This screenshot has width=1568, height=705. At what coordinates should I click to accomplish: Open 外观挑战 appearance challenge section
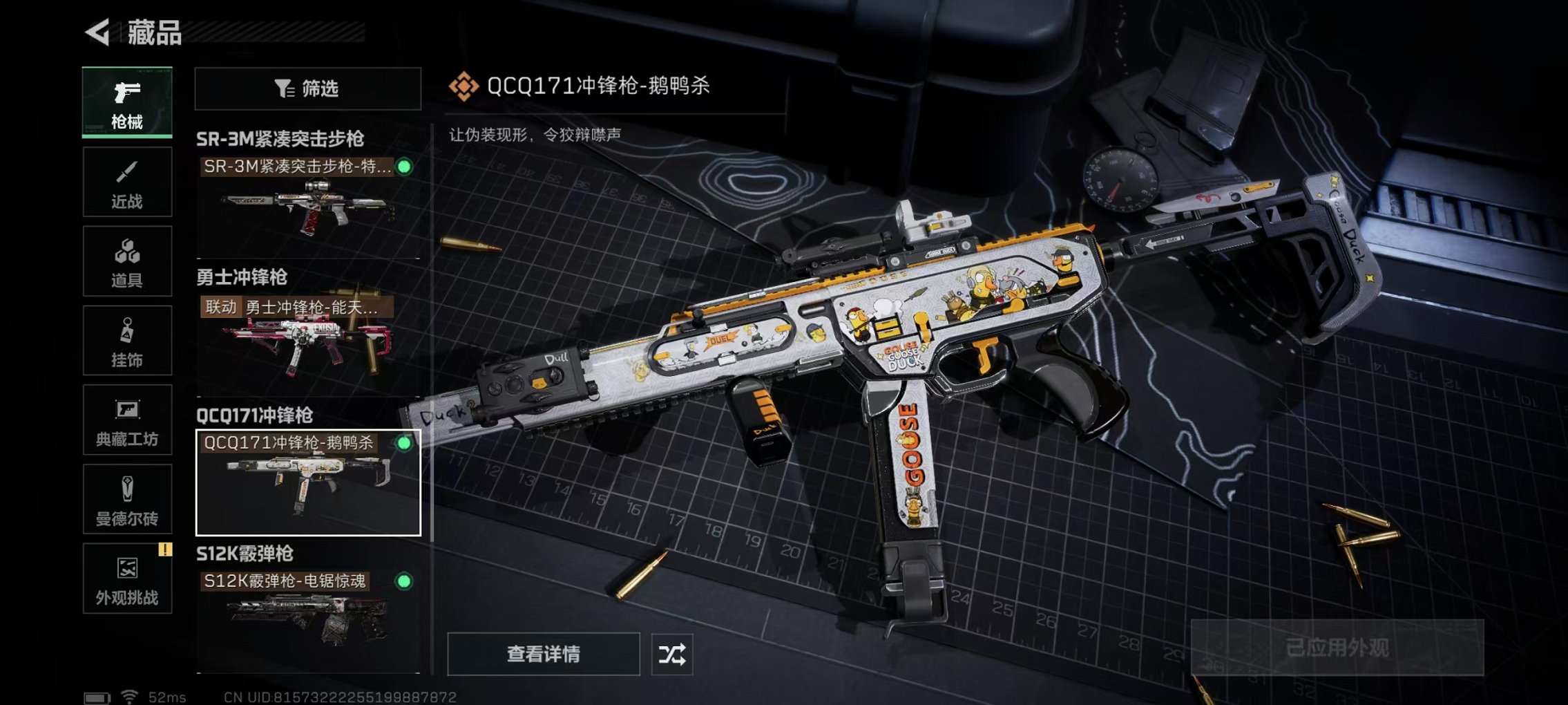tap(126, 579)
